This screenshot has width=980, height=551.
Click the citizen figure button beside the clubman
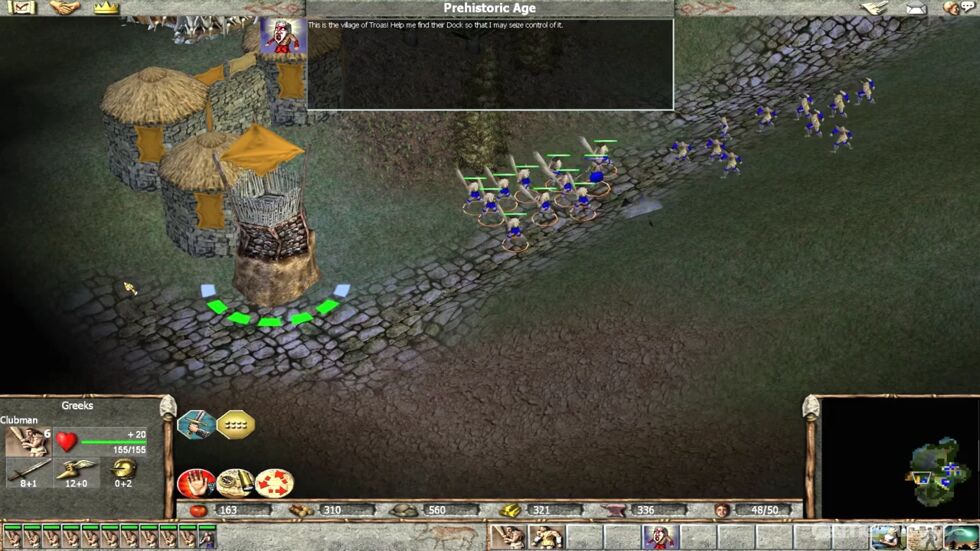546,538
